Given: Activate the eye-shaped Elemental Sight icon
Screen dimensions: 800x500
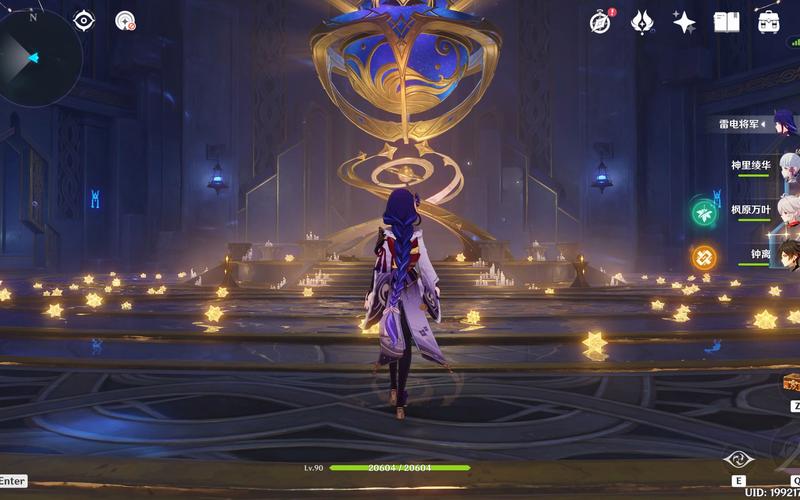Looking at the screenshot, I should click(x=85, y=20).
